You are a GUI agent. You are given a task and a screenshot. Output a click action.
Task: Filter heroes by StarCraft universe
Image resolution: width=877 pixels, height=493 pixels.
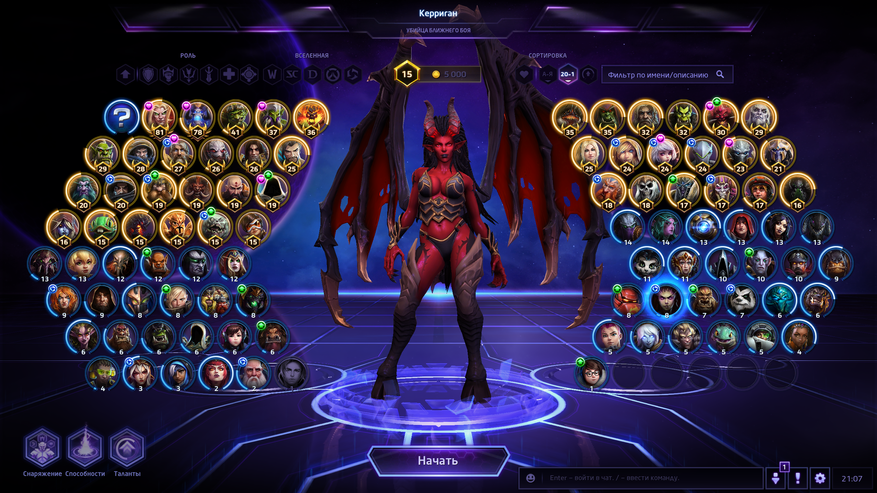point(293,74)
